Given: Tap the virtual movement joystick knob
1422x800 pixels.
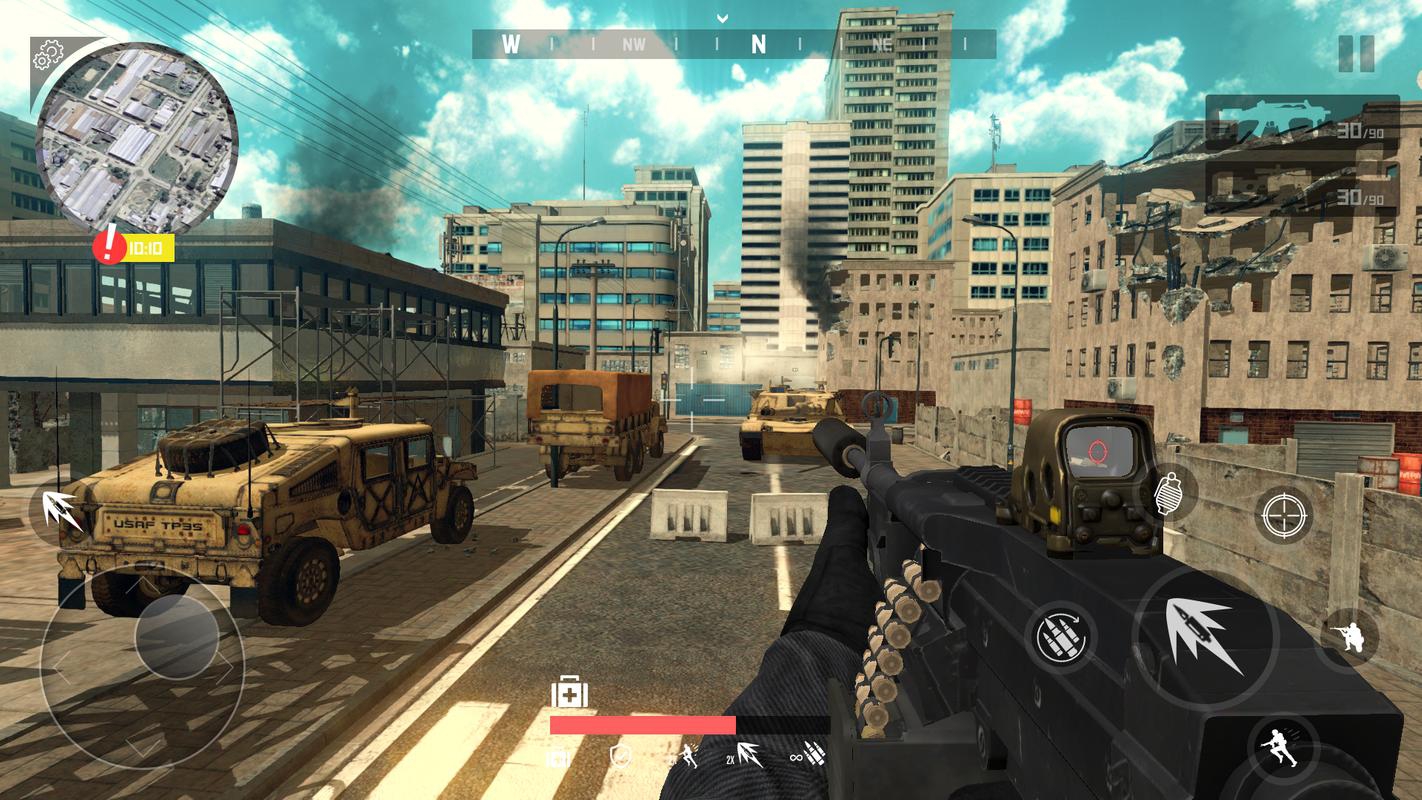Looking at the screenshot, I should pos(176,638).
